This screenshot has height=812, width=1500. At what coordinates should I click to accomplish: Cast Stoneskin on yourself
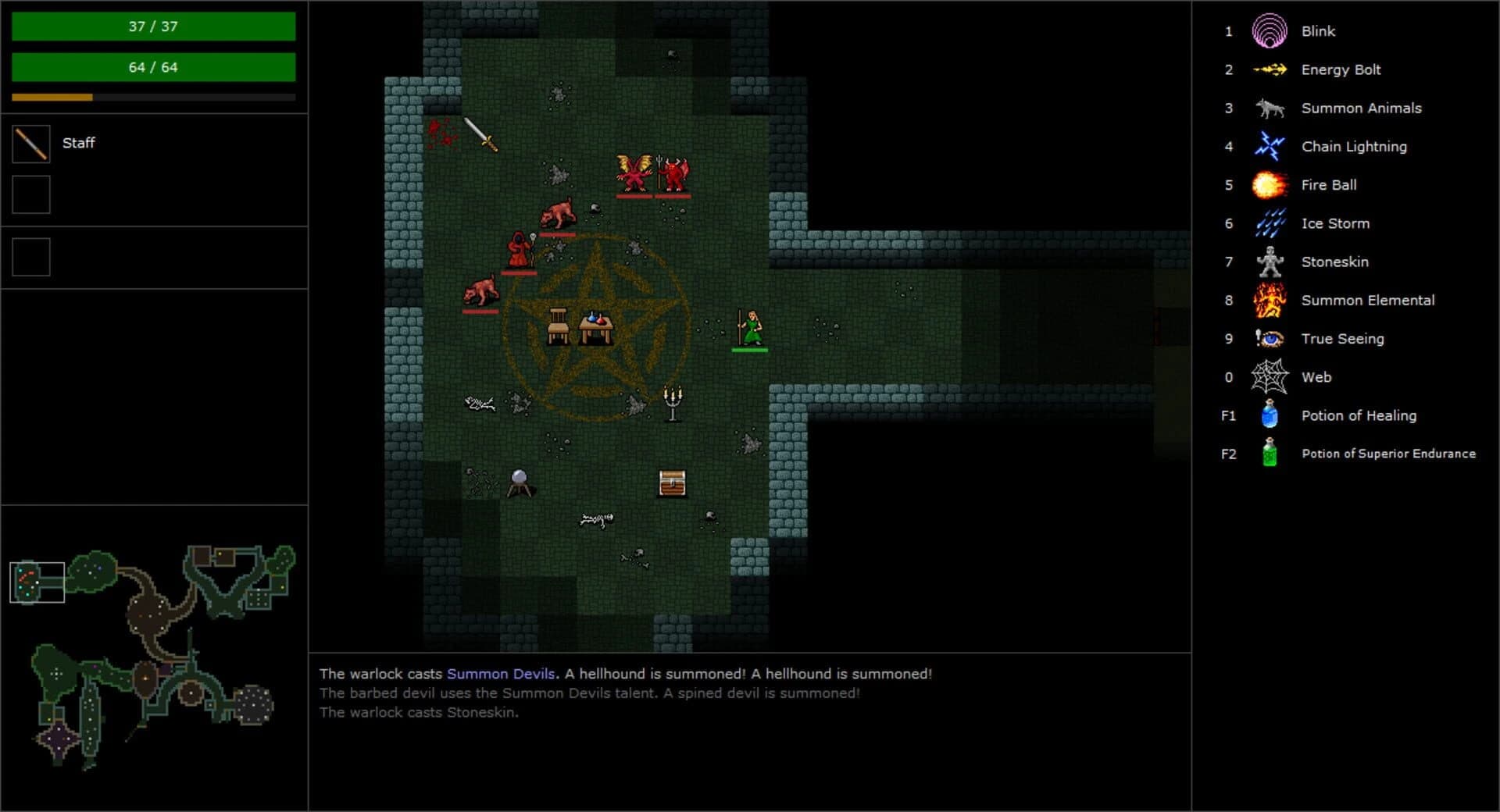point(1271,262)
